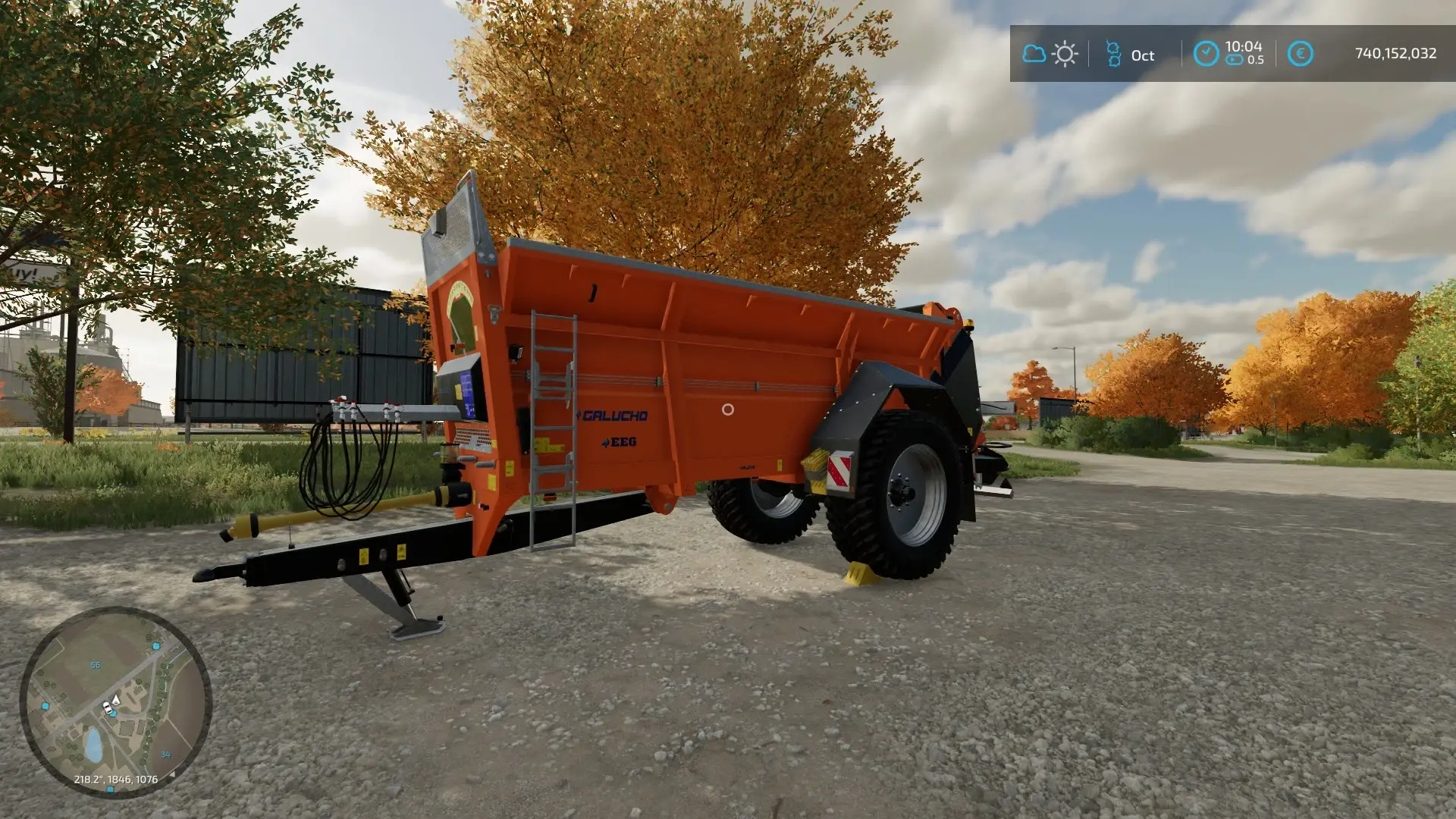
Task: Open the circular minimap
Action: coord(115,701)
